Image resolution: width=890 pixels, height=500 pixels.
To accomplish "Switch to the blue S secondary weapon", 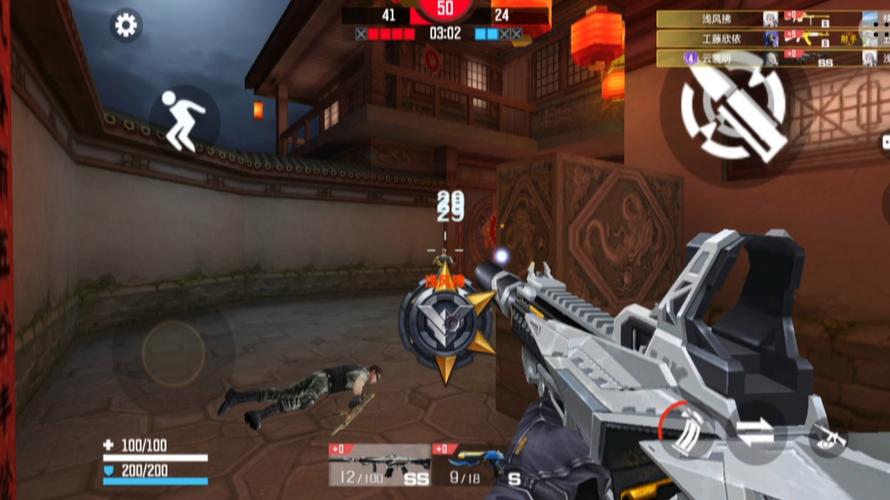I will click(478, 465).
